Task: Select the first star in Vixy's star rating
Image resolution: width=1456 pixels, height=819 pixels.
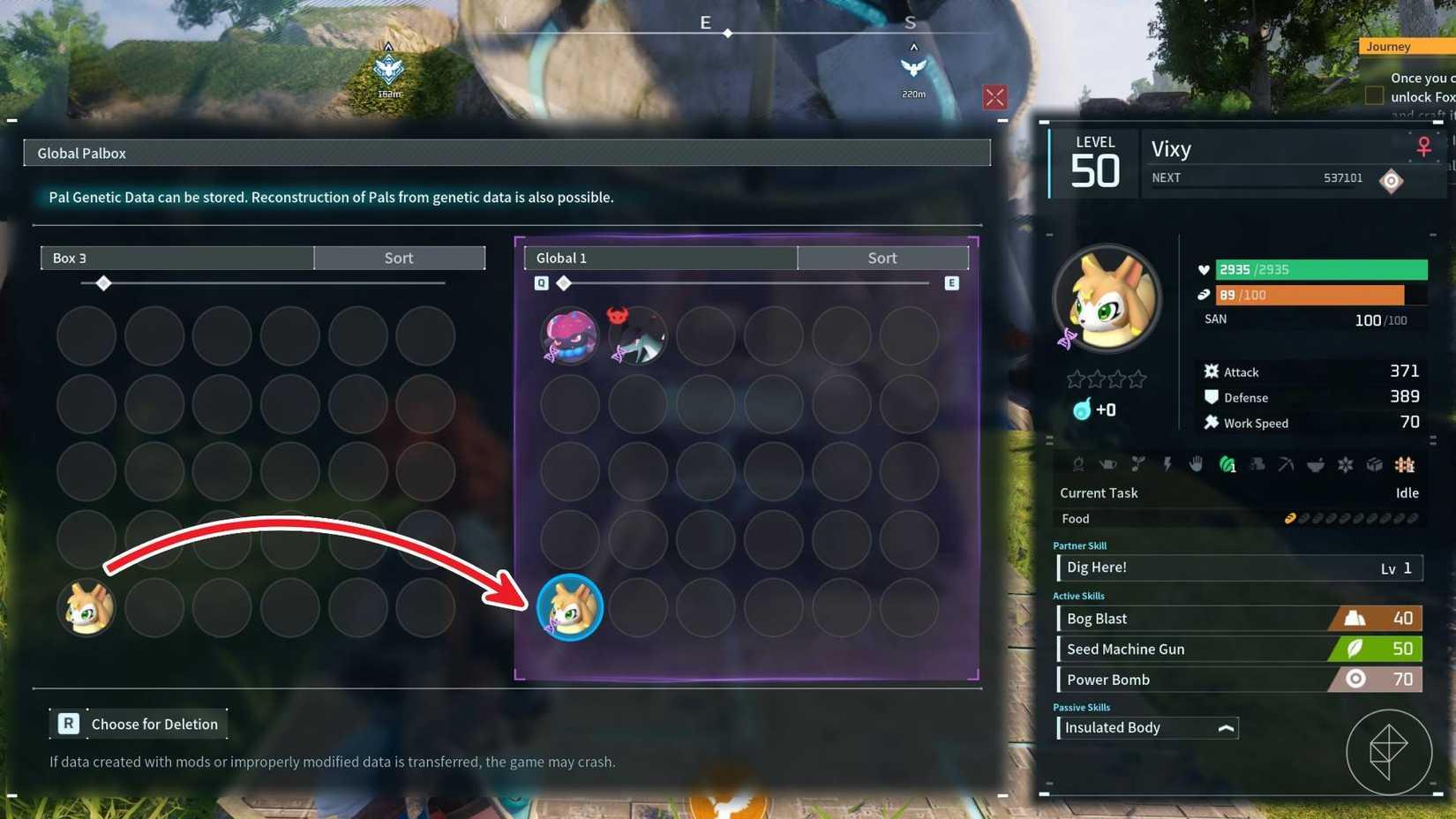Action: [1076, 377]
